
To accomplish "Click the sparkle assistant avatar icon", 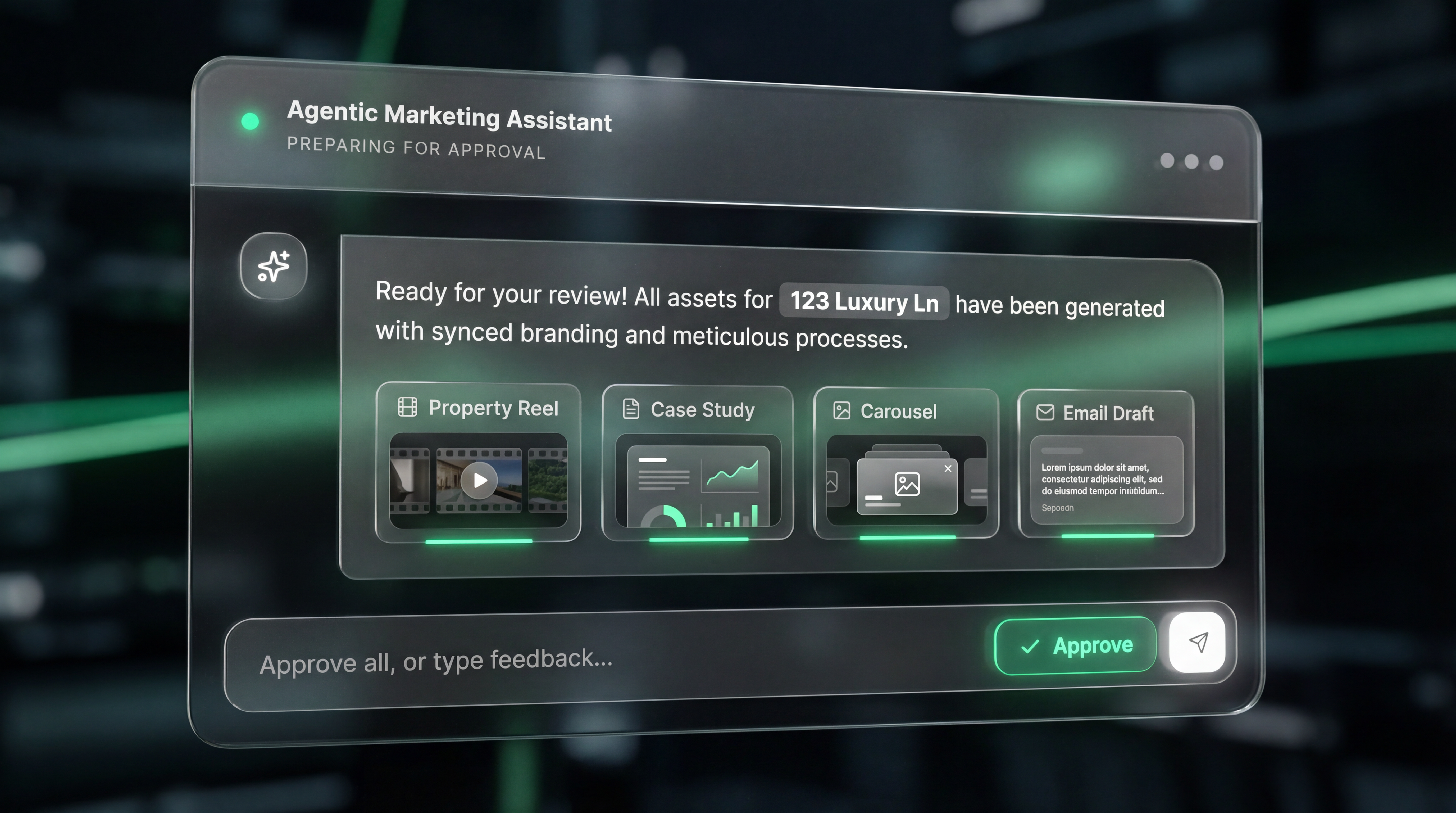I will click(x=274, y=266).
